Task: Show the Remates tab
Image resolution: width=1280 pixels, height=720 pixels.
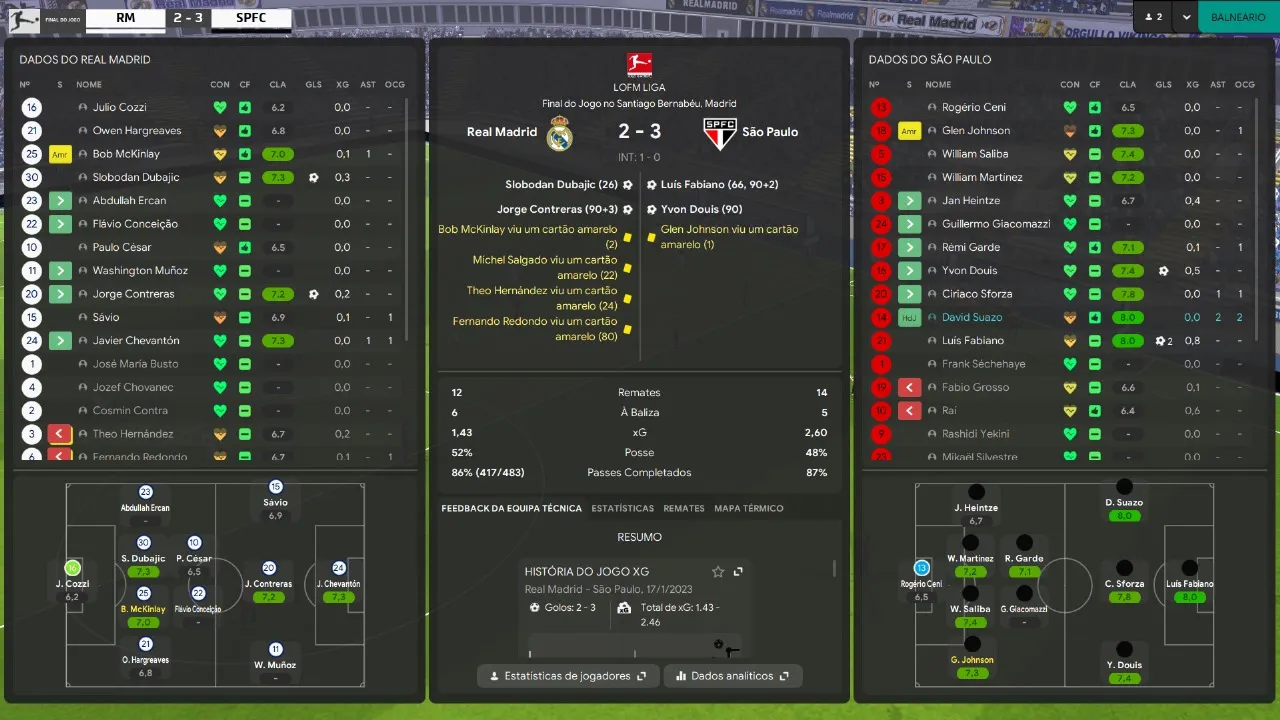Action: (x=684, y=508)
